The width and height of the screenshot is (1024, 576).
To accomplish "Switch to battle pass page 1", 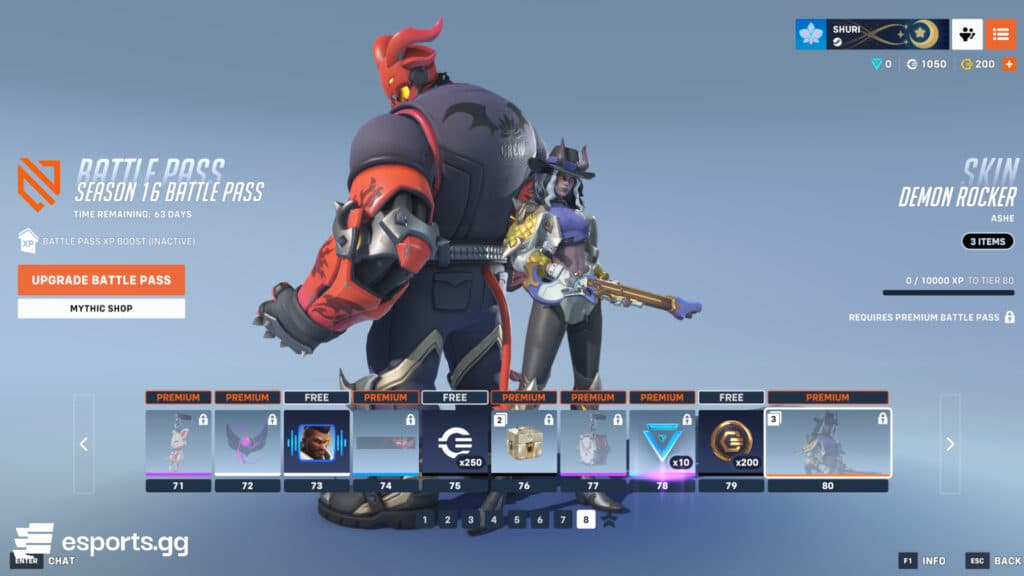I will click(425, 520).
